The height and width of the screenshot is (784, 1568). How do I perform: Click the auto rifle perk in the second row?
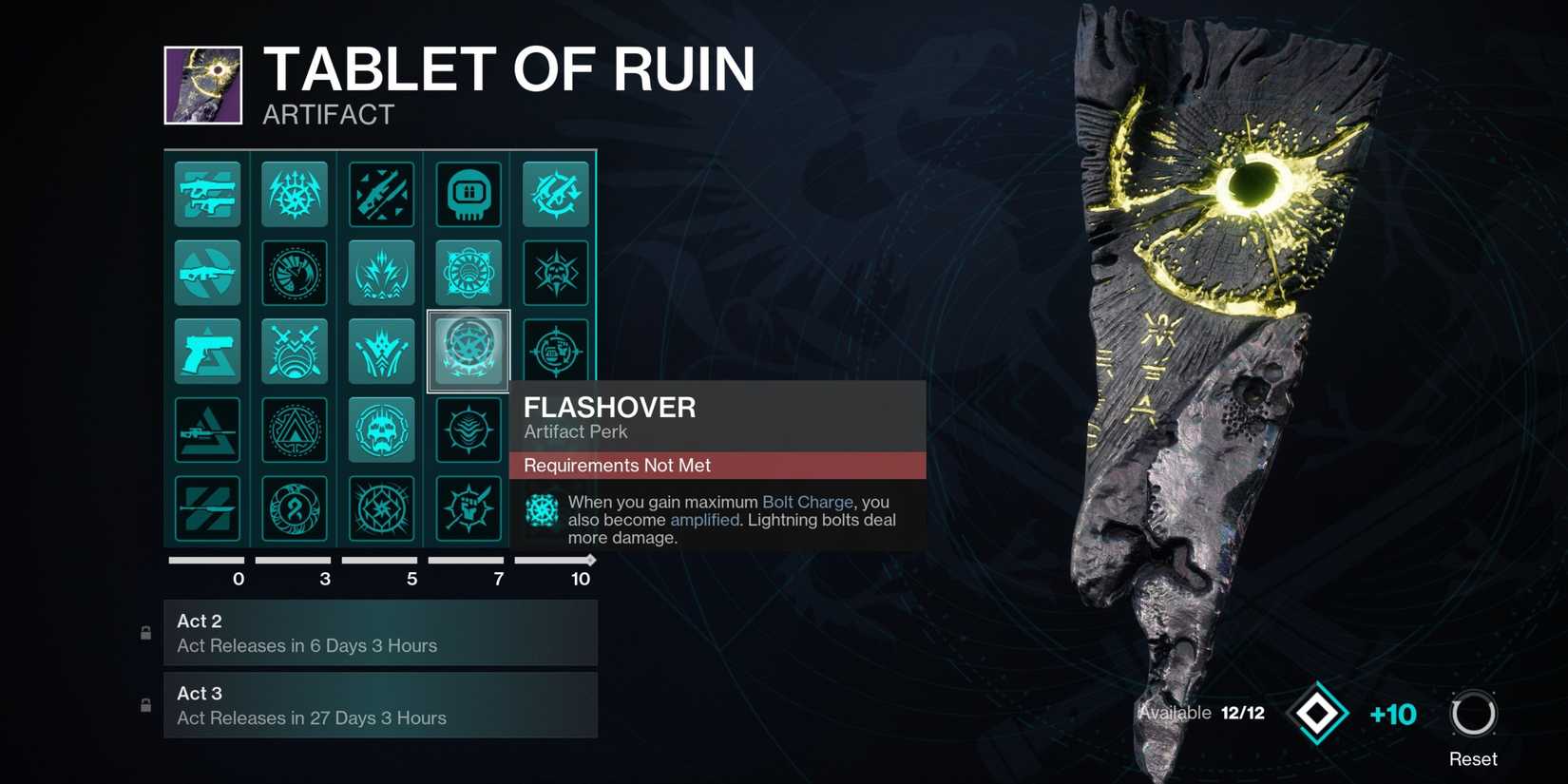(207, 273)
